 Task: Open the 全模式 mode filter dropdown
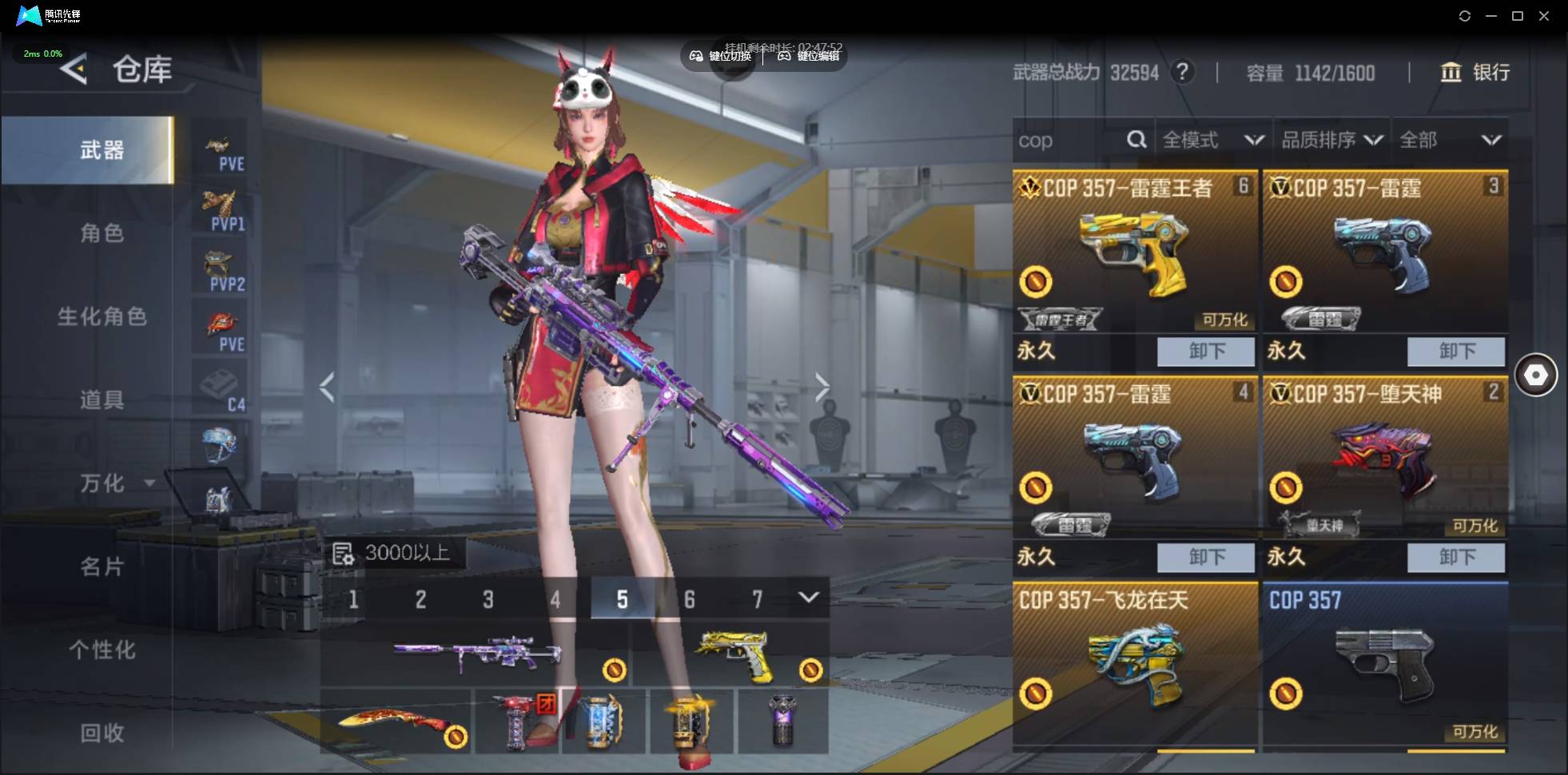(1212, 141)
